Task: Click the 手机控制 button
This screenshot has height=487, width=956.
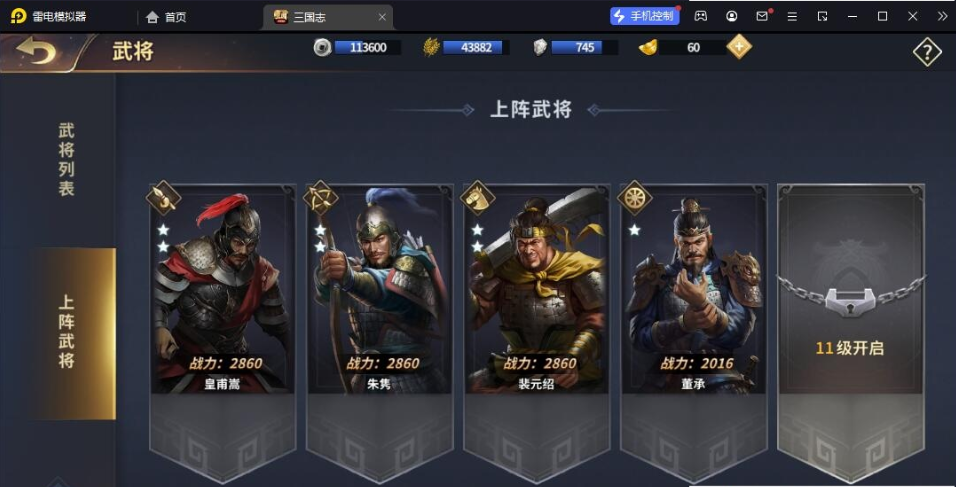Action: 645,16
